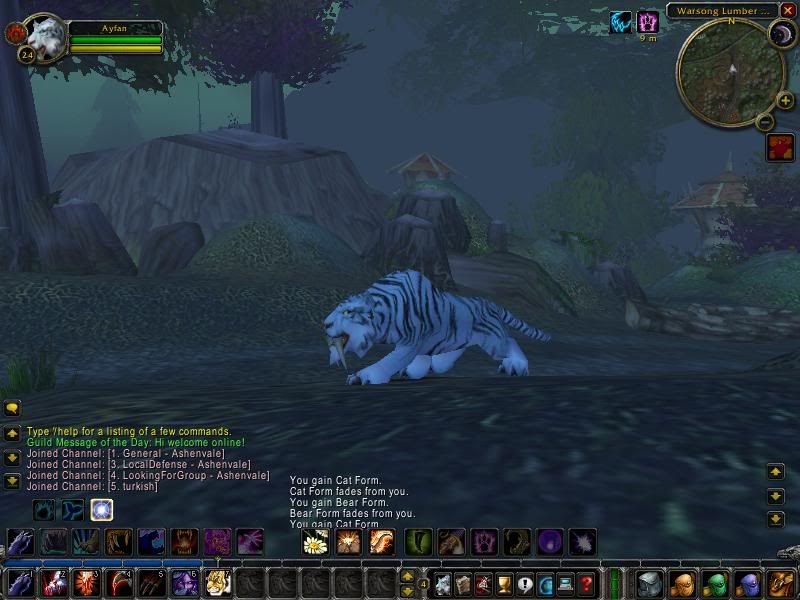Zoom in the minimap with the plus button
Viewport: 800px width, 600px height.
[785, 100]
